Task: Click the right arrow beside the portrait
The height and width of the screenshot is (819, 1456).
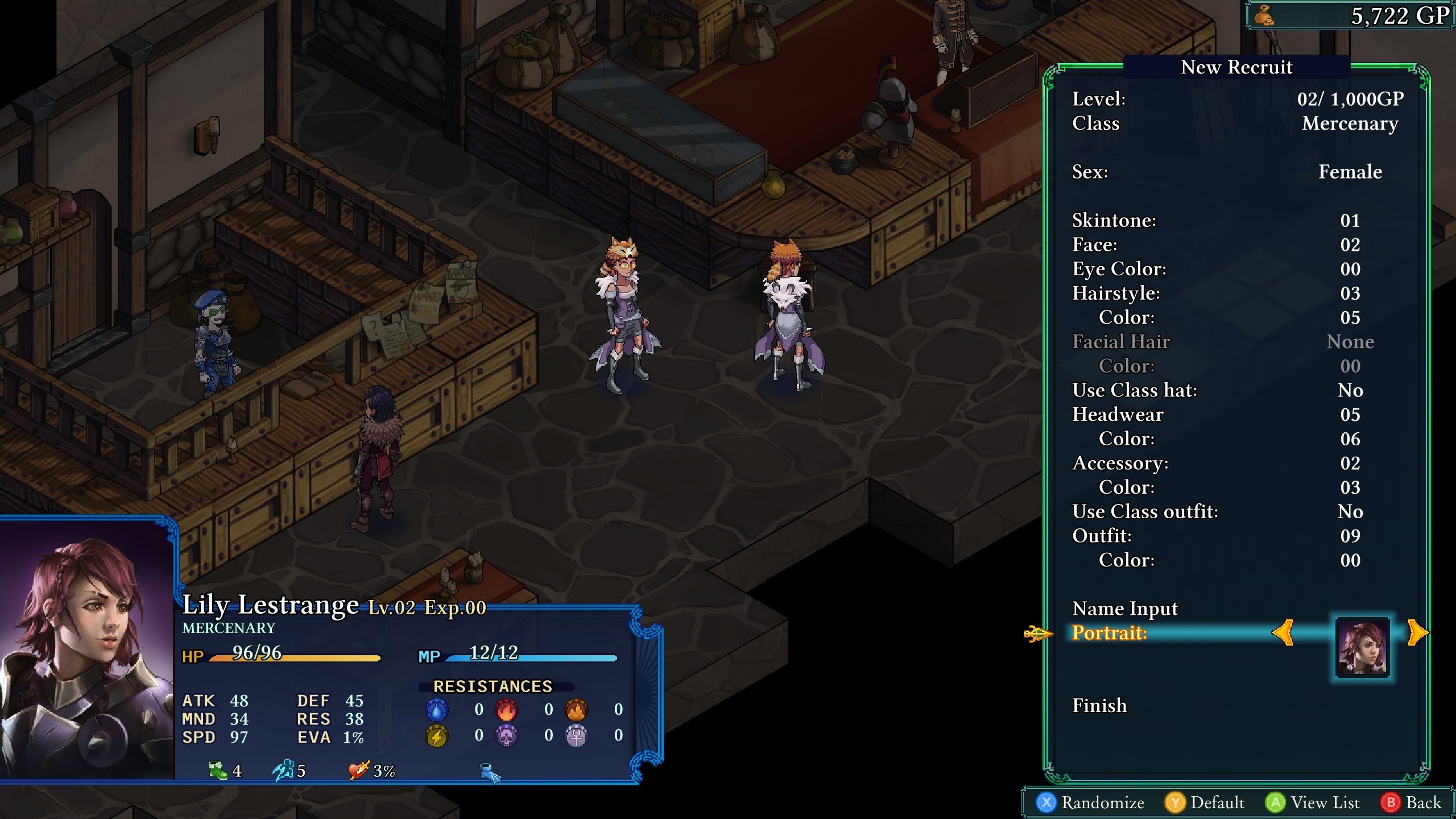Action: (x=1417, y=632)
